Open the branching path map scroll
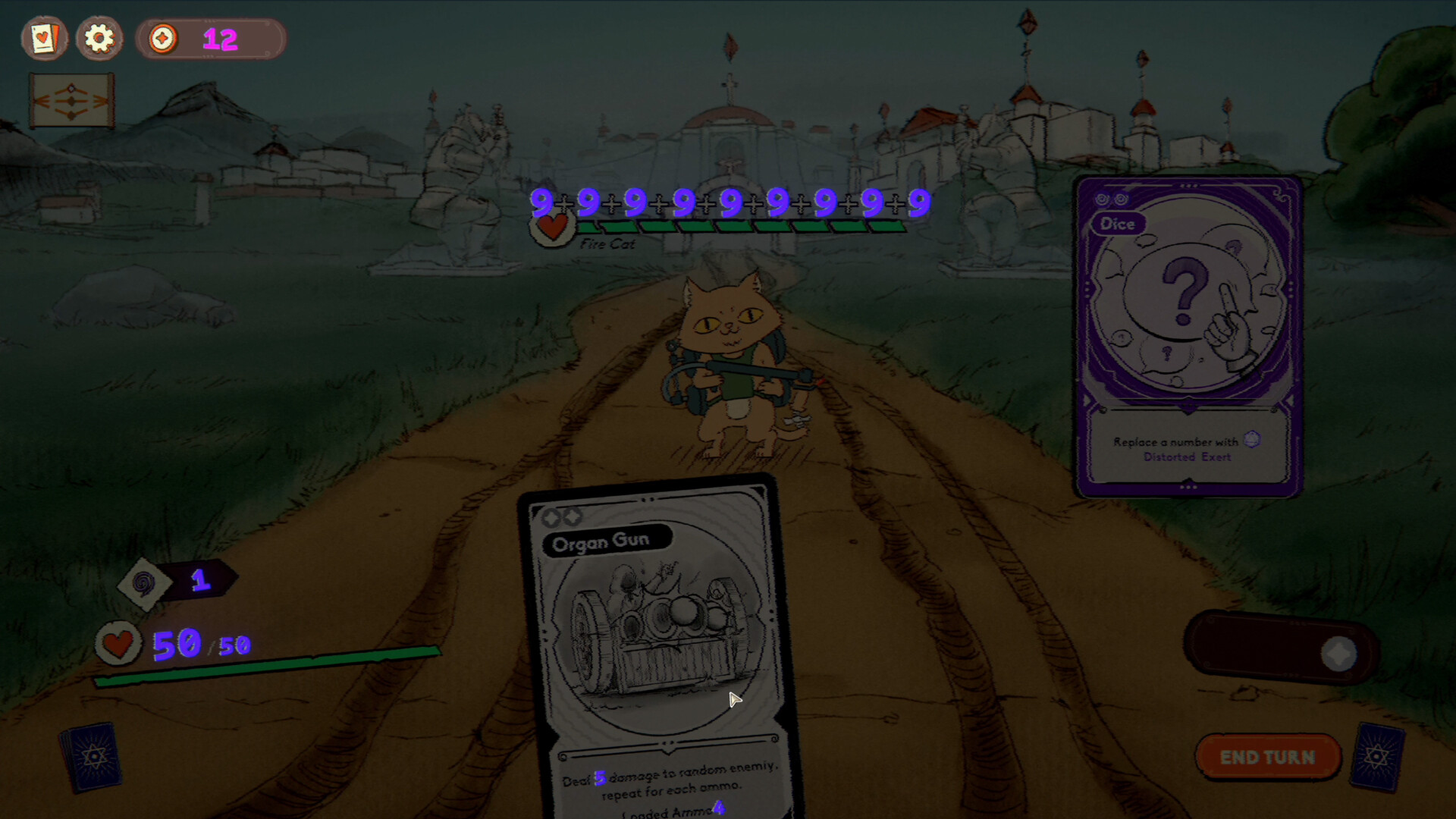Image resolution: width=1456 pixels, height=819 pixels. (71, 99)
